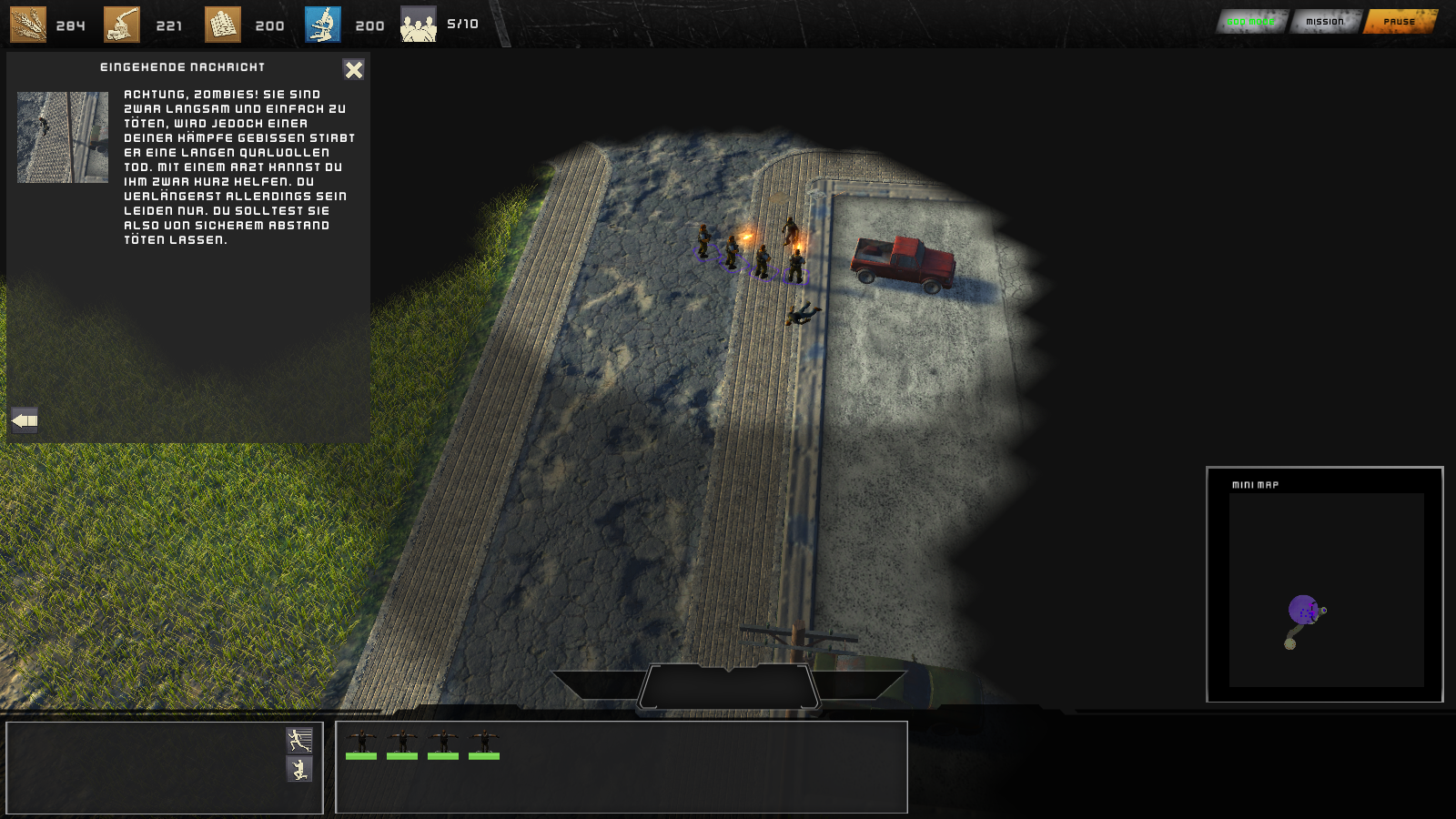Click the population group icon
1456x819 pixels.
click(419, 25)
